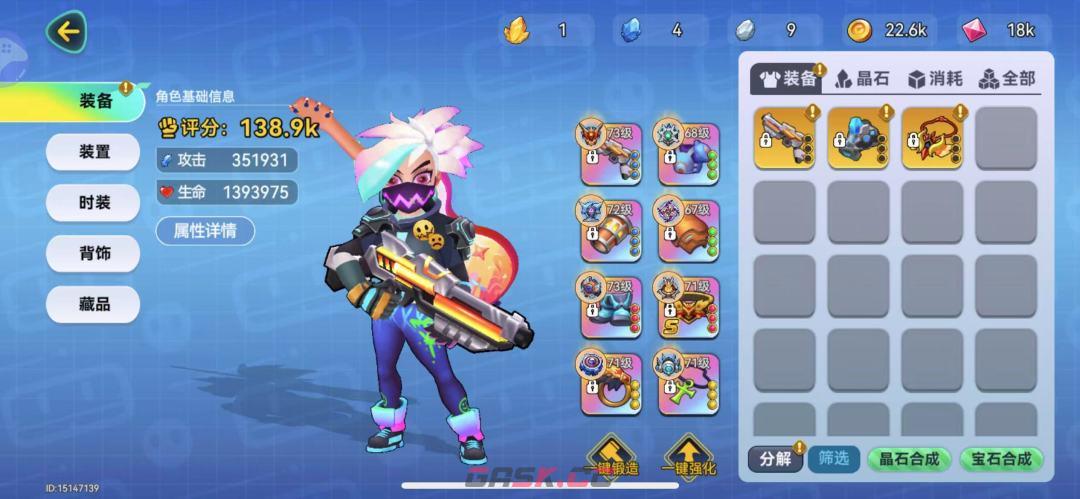Open the 分解 dismantle button
This screenshot has width=1080, height=499.
(x=775, y=459)
